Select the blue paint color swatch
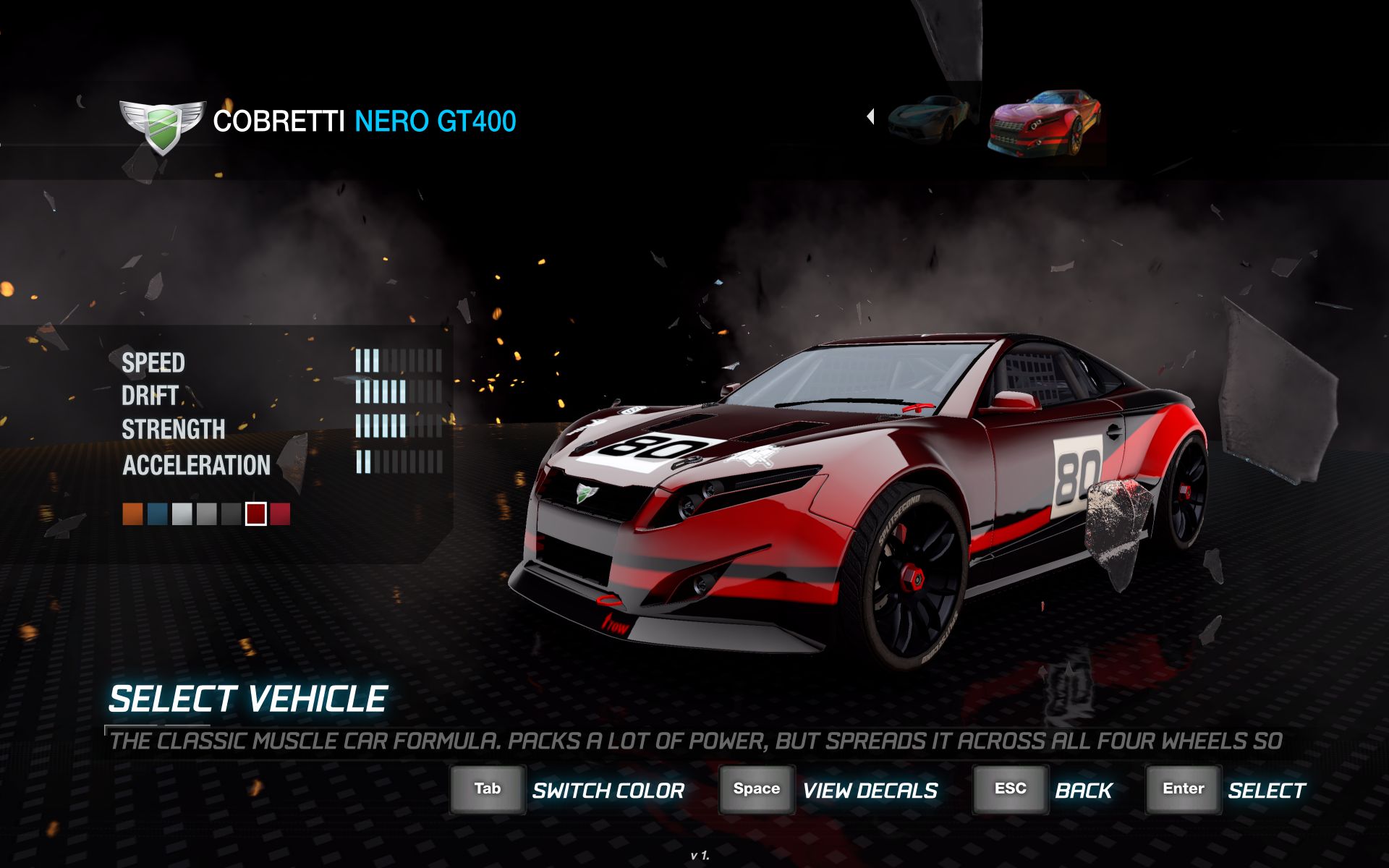 [x=158, y=514]
